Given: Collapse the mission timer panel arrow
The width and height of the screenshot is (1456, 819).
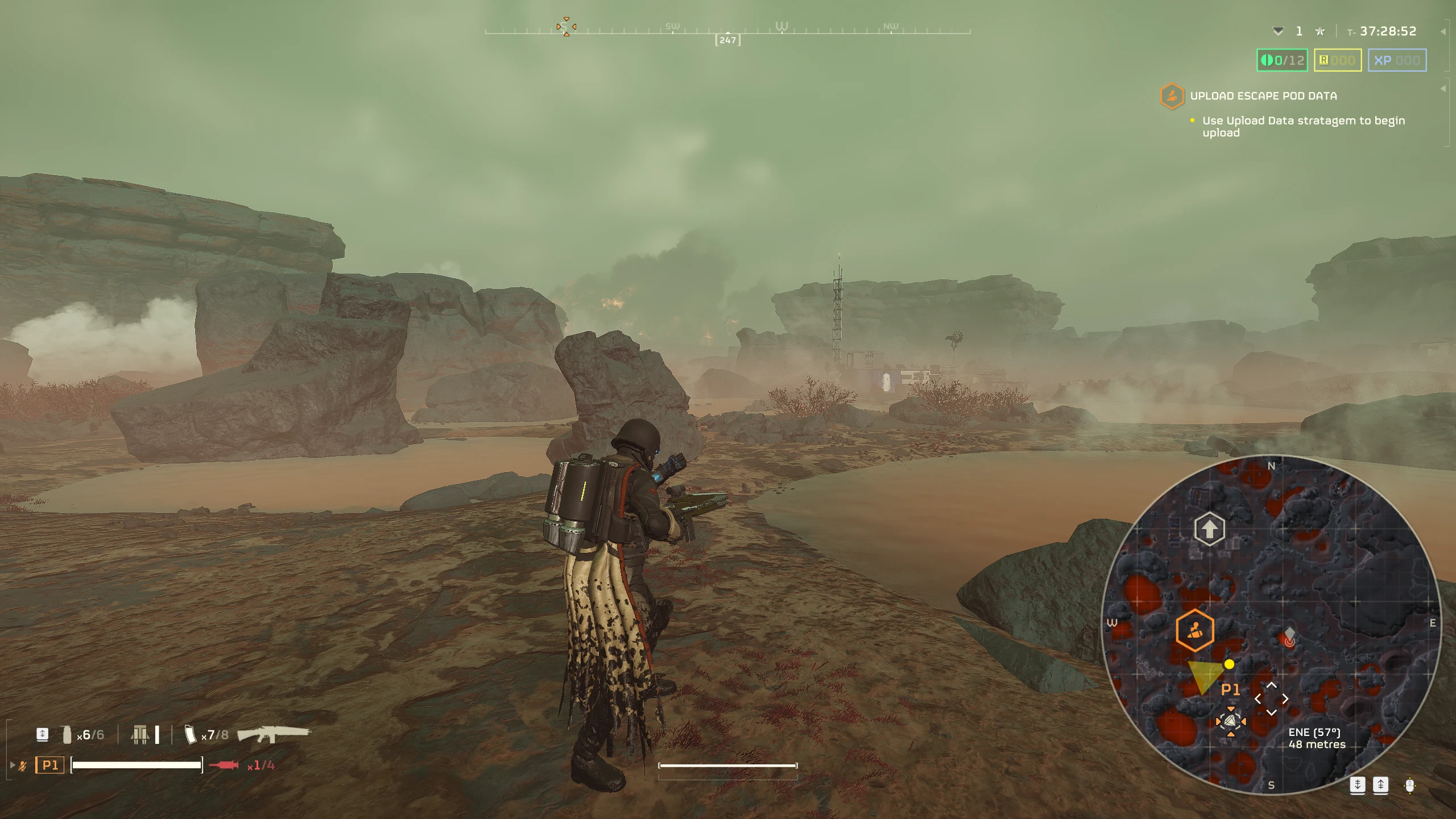Looking at the screenshot, I should point(1443,32).
